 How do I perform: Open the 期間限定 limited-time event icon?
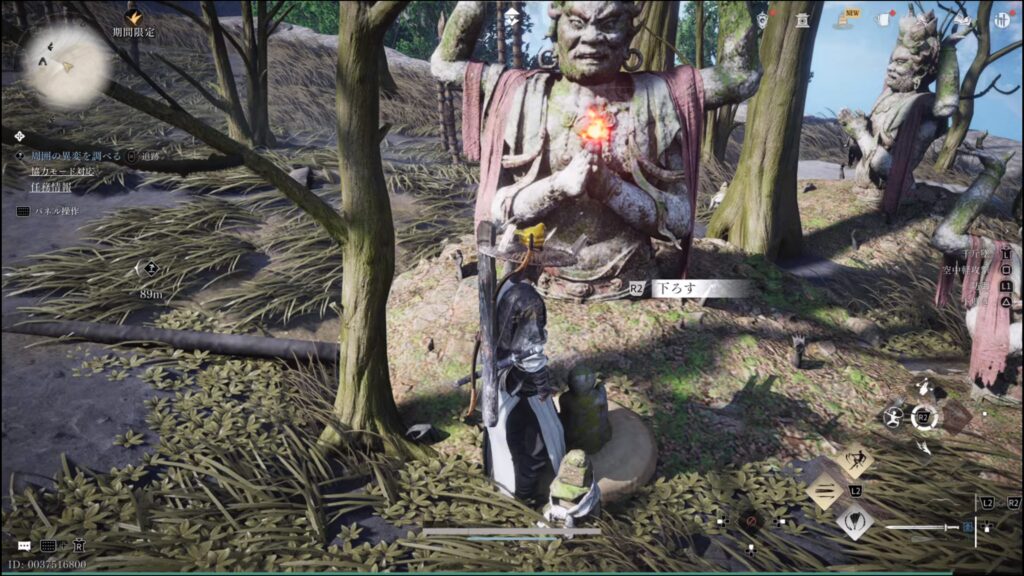tap(133, 18)
